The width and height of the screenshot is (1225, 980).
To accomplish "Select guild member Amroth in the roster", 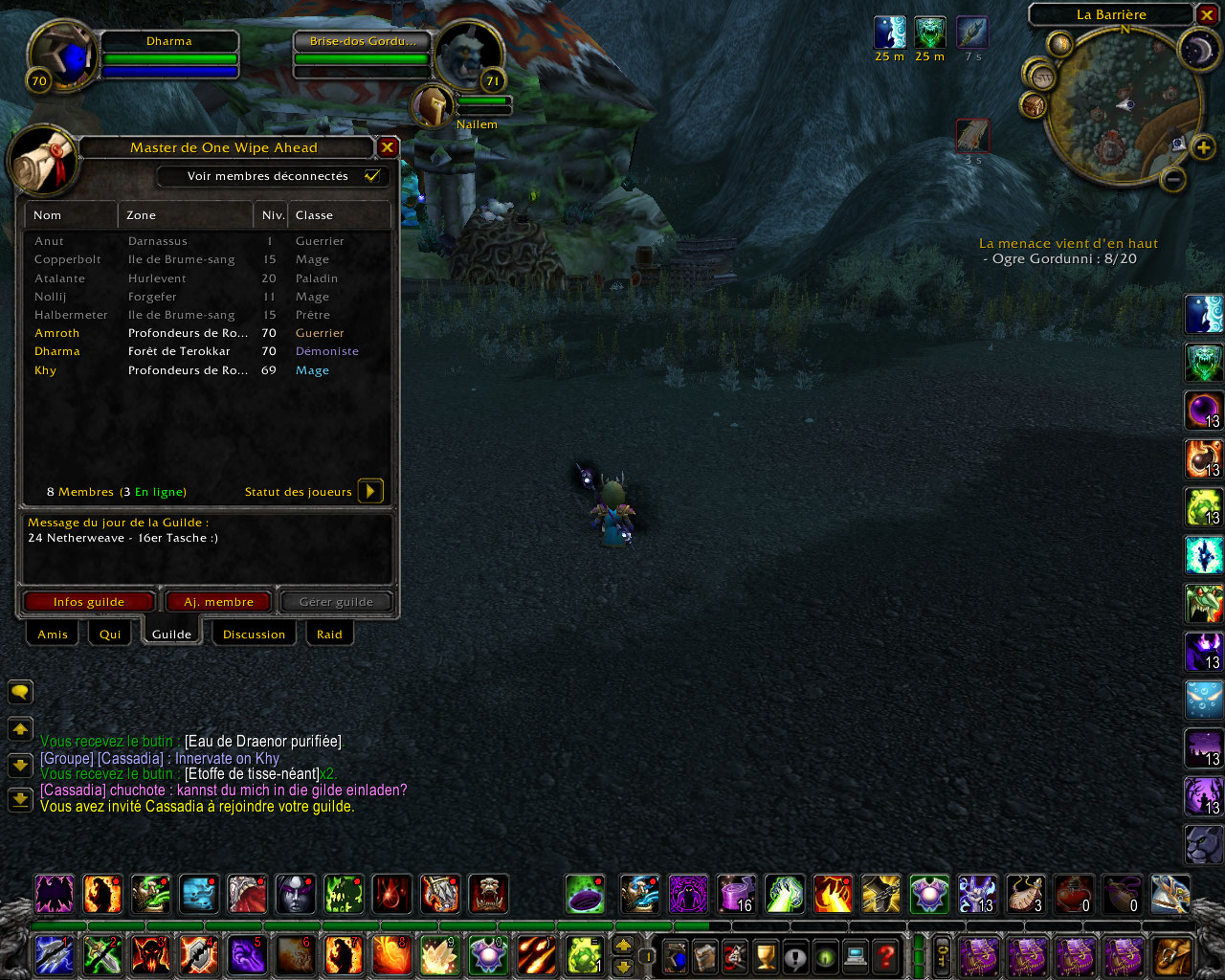I will tap(57, 333).
